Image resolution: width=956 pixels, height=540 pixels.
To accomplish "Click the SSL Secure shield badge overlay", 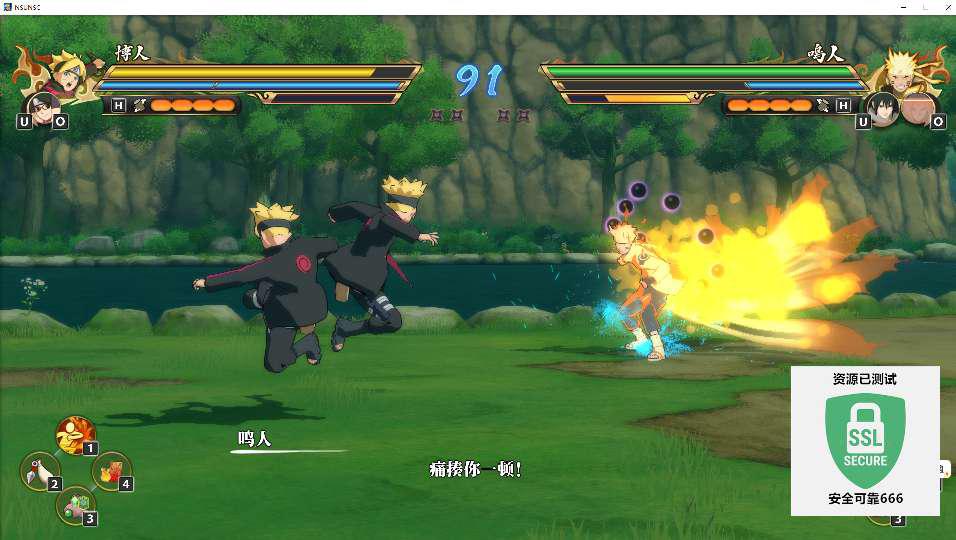I will coord(864,440).
